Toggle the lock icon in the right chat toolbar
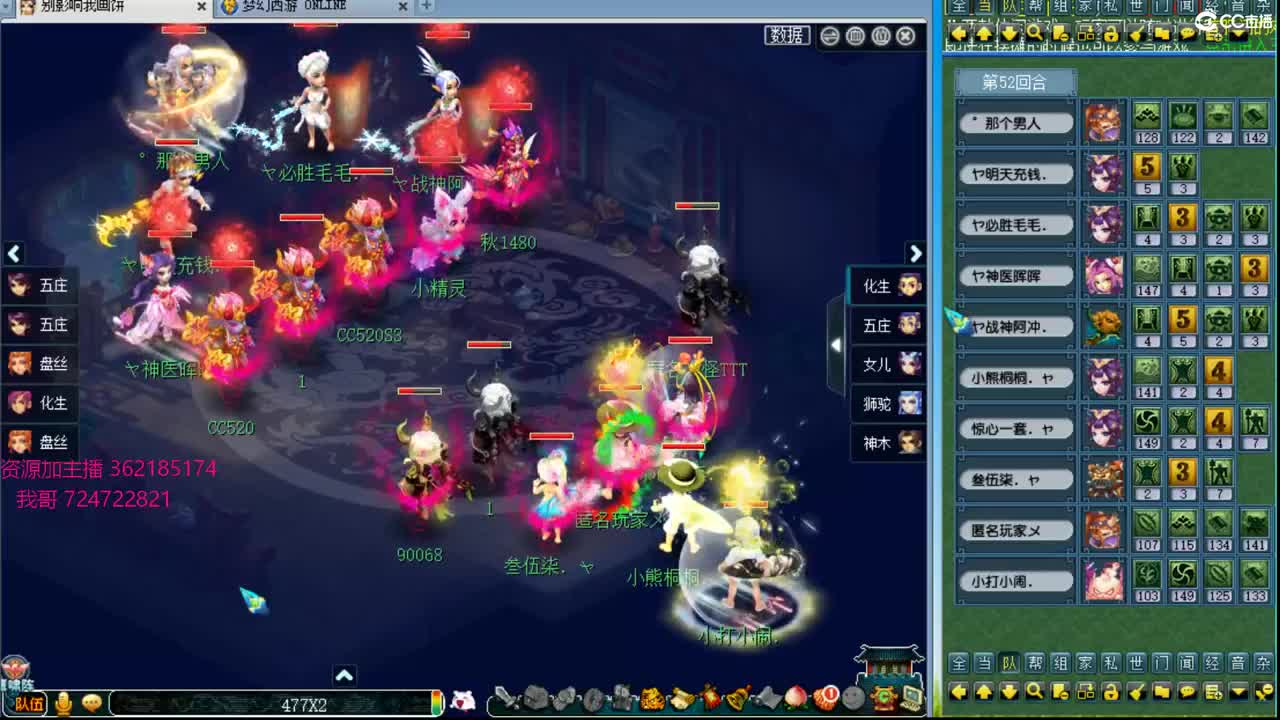The image size is (1280, 720). [1110, 692]
